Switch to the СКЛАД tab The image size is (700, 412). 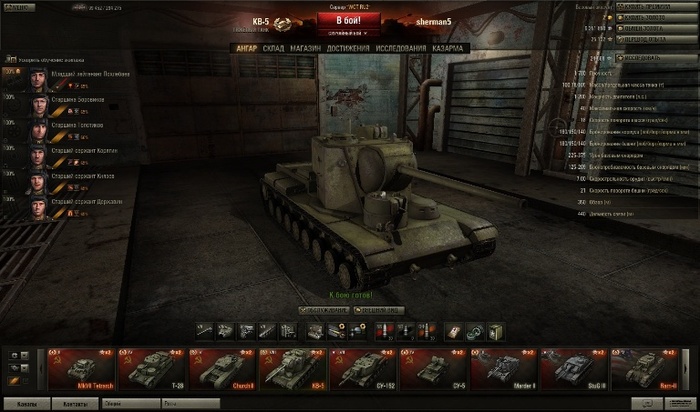[275, 48]
